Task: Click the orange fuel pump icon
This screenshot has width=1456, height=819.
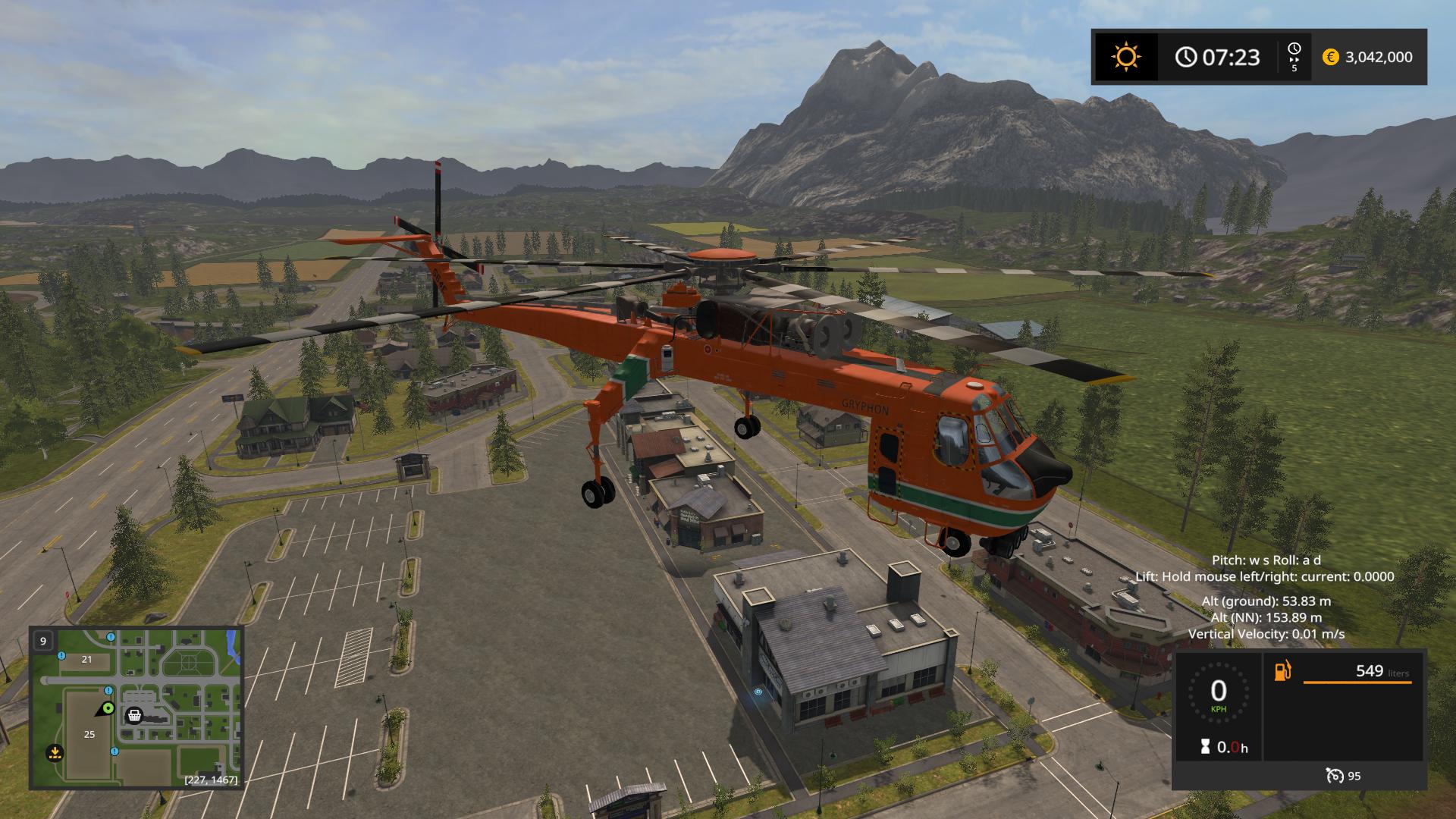Action: 1282,671
